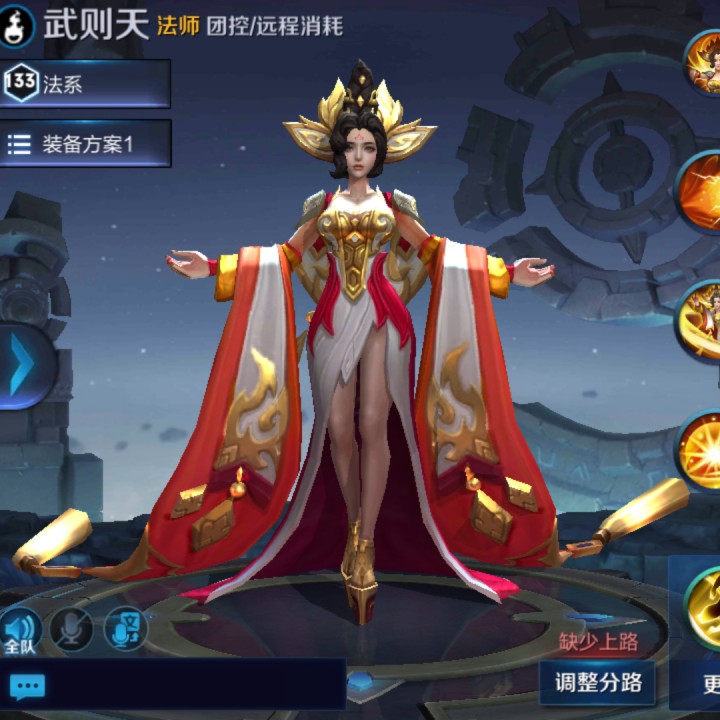Image resolution: width=720 pixels, height=720 pixels.
Task: Open the 装备方案1 equipment plan menu
Action: (85, 144)
